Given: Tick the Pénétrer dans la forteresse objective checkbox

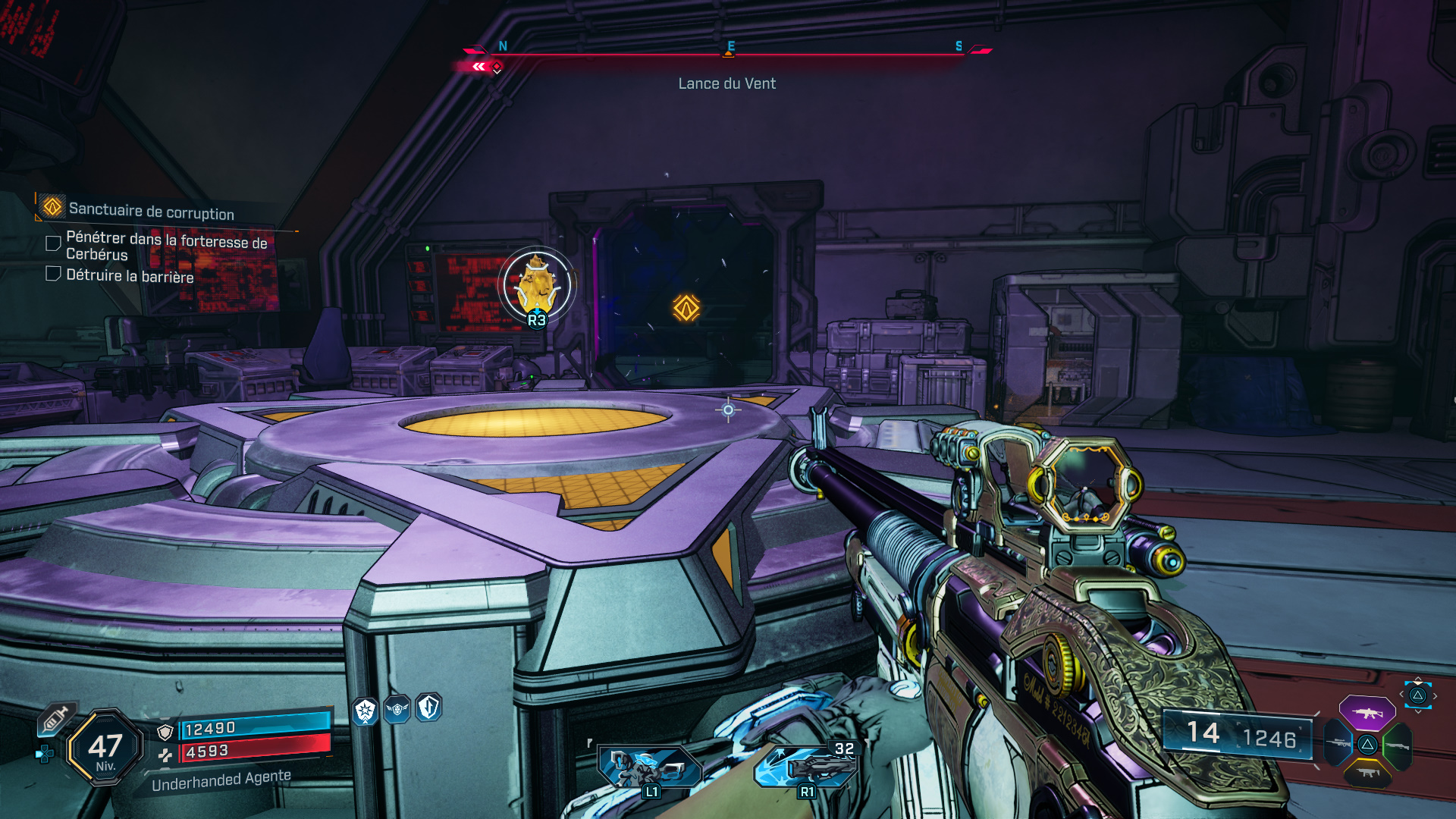Looking at the screenshot, I should pyautogui.click(x=53, y=243).
